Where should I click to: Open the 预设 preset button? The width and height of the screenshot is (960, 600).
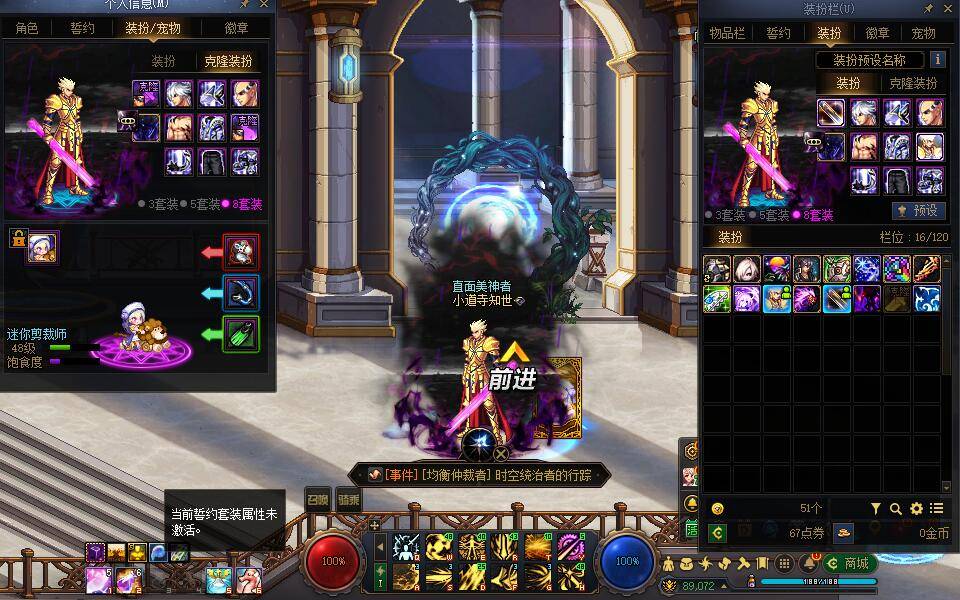click(x=917, y=211)
